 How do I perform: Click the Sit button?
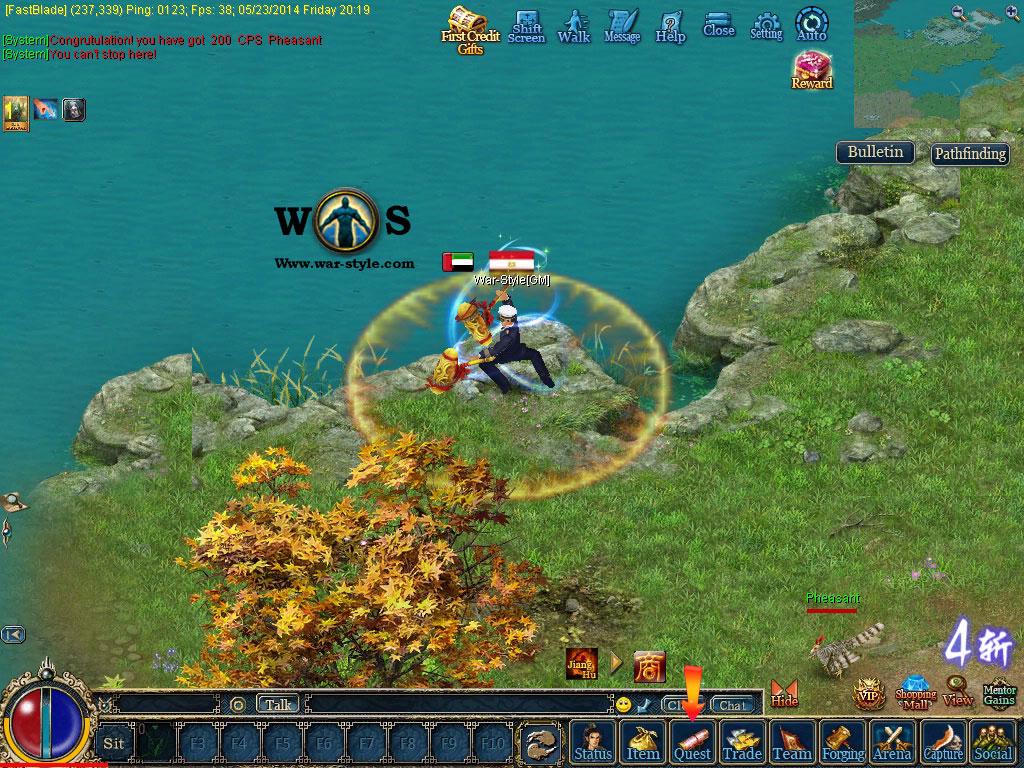114,743
